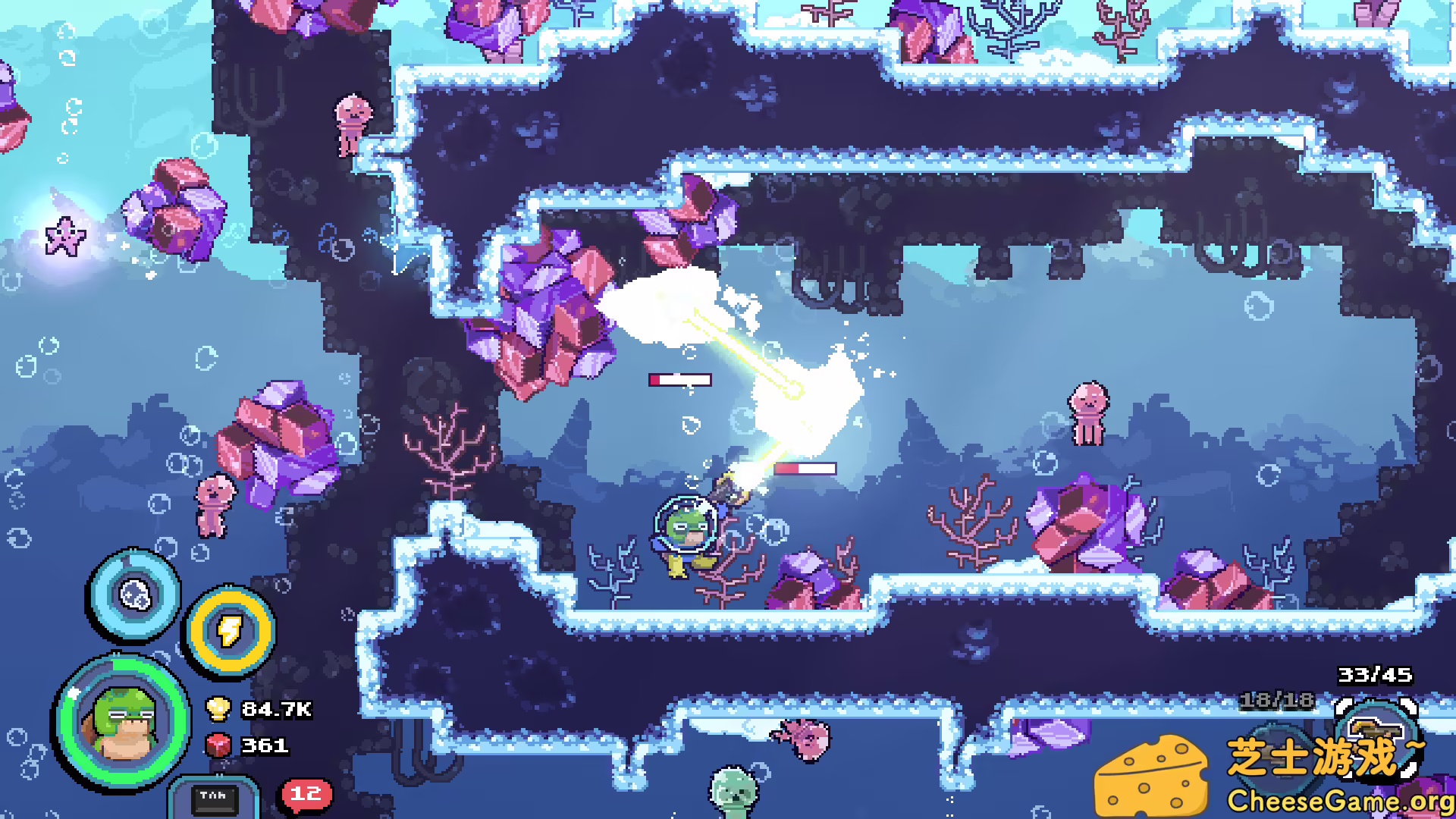Click the pink jellyfish near the top ledge

coord(351,123)
